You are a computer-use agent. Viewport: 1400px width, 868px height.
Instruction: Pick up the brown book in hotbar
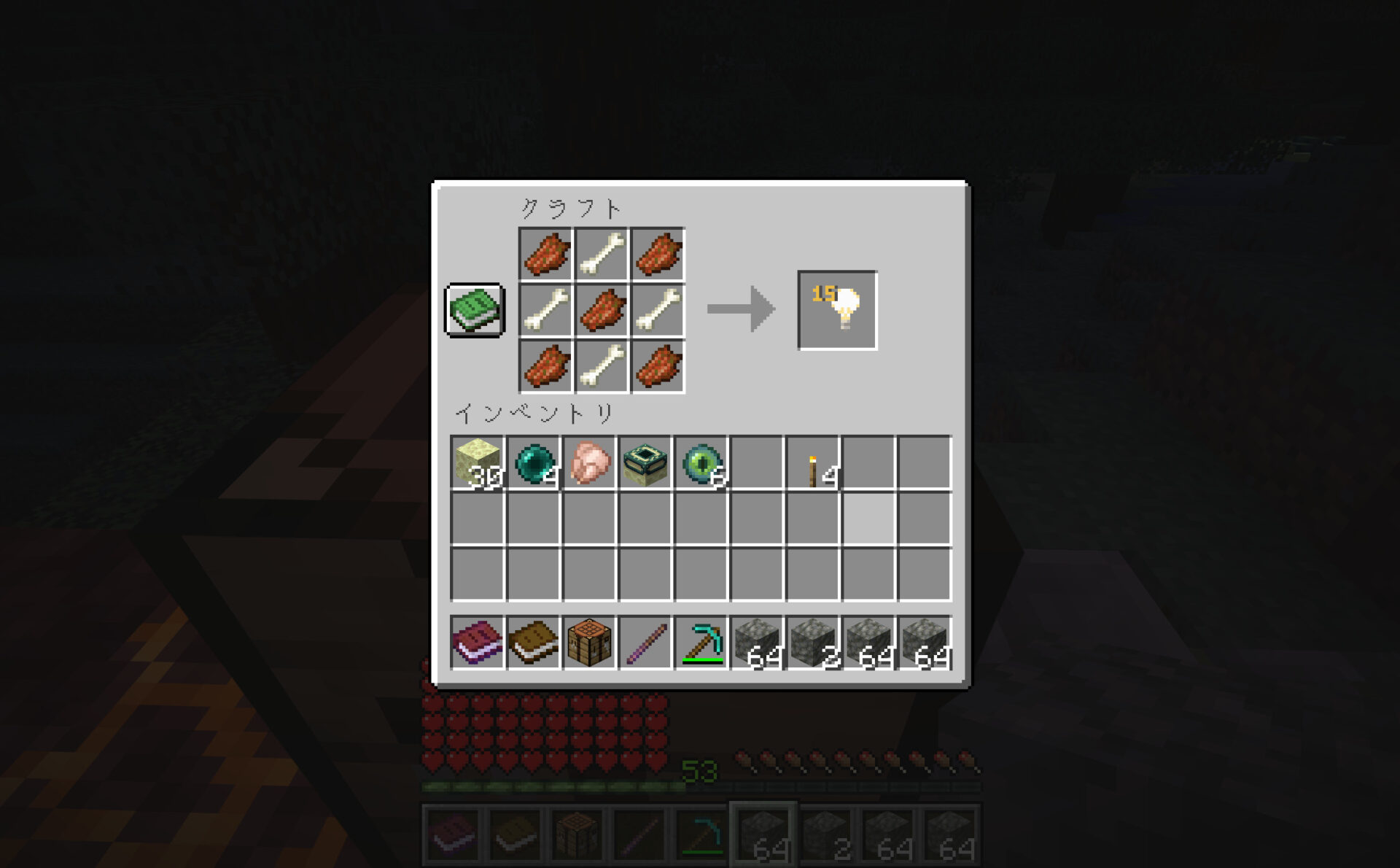click(x=533, y=643)
